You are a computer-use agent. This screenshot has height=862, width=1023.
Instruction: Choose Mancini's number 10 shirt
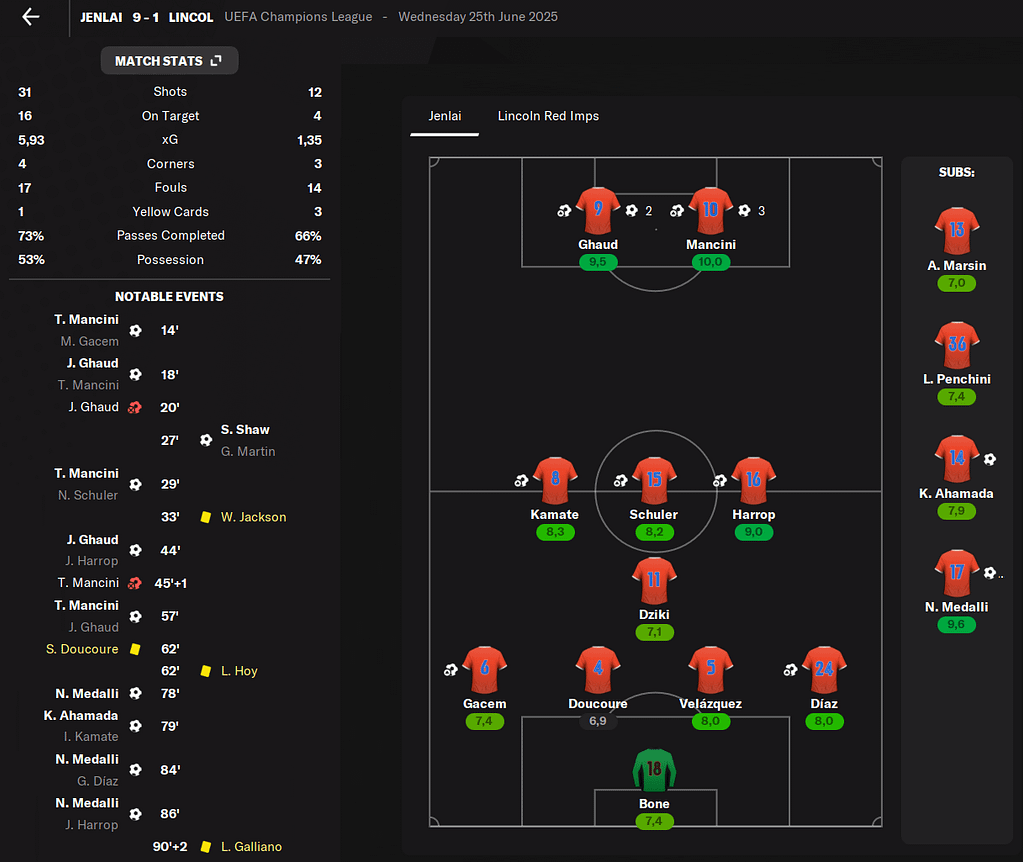(x=710, y=210)
